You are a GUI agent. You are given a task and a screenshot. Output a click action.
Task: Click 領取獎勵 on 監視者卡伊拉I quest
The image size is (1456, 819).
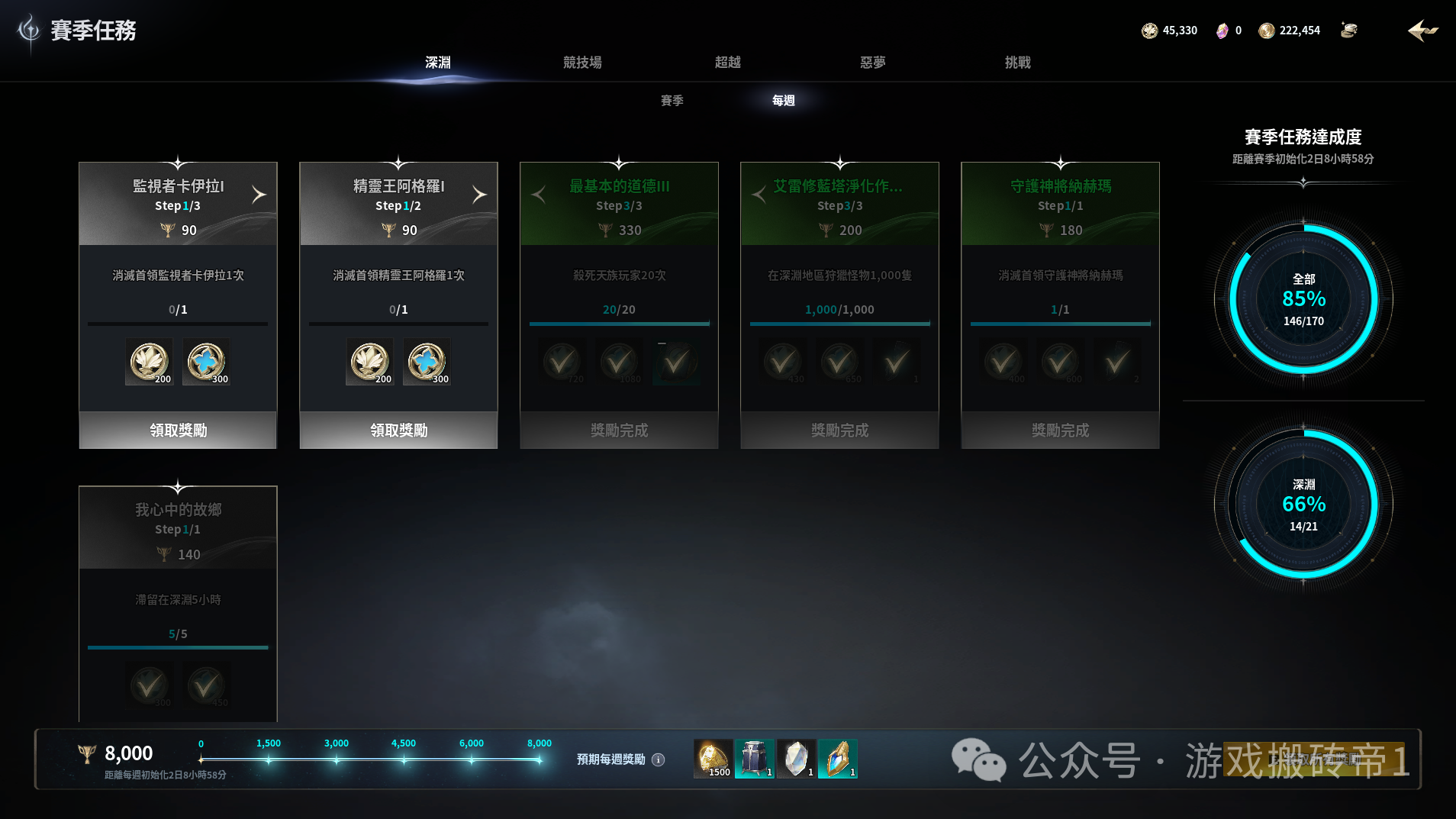177,430
